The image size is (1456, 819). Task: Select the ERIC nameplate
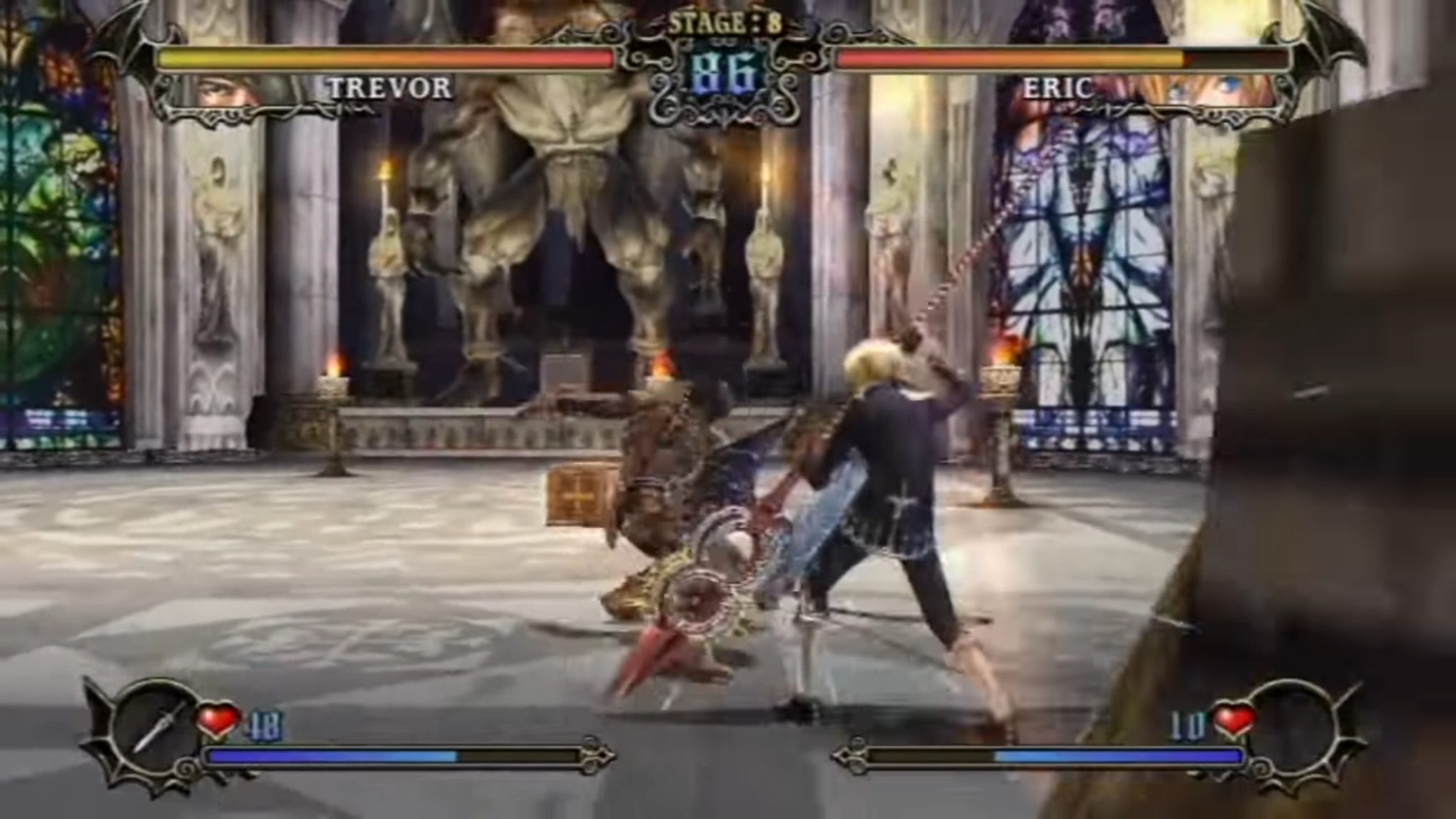pos(1059,87)
